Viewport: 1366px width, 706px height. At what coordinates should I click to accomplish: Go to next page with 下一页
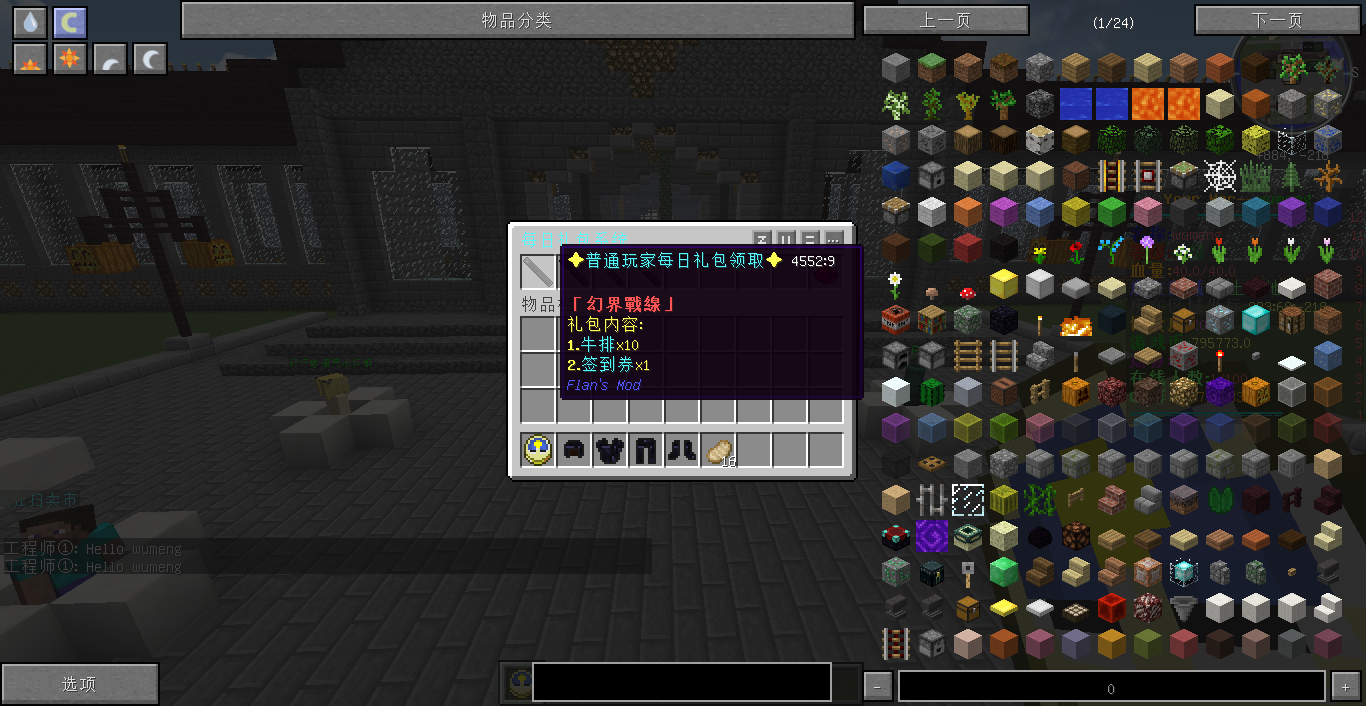coord(1277,20)
